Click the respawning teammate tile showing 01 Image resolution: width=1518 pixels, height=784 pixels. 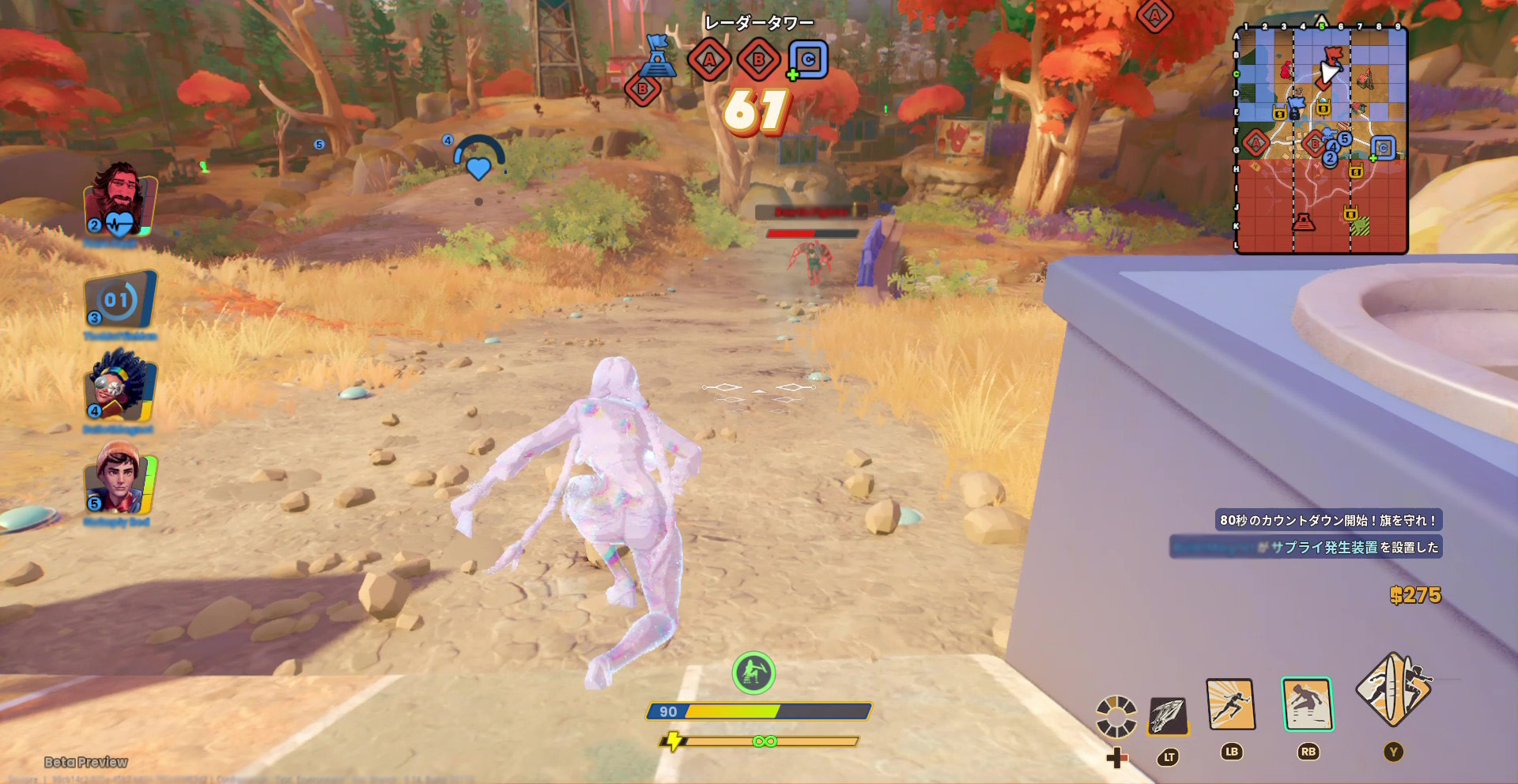tap(120, 300)
